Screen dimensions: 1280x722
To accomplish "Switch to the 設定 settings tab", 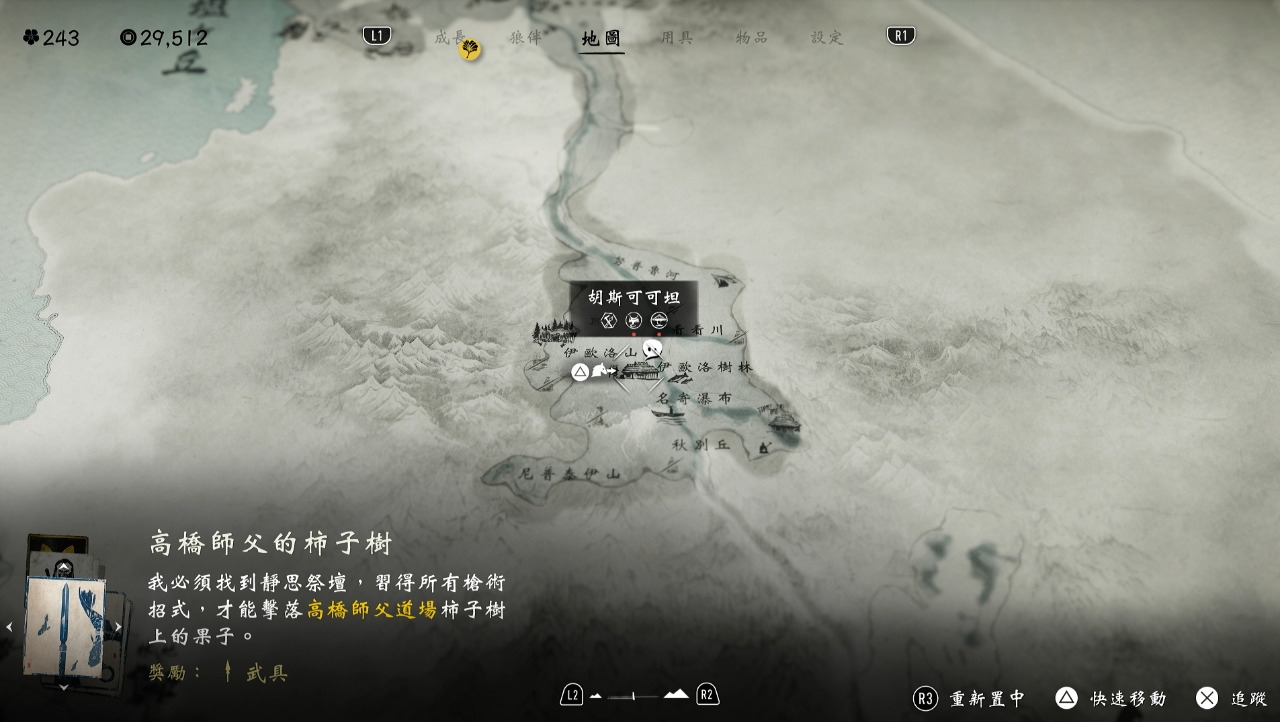I will point(827,38).
